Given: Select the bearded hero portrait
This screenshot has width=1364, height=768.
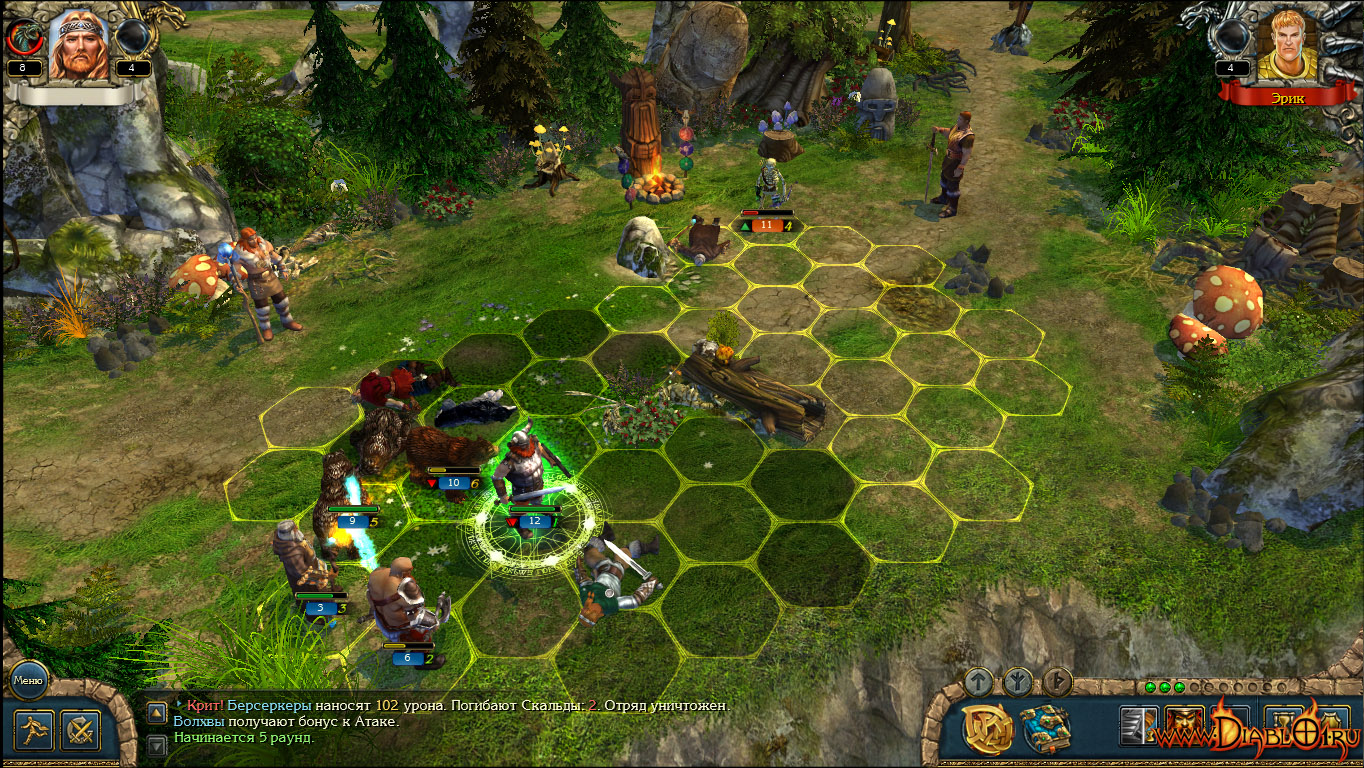Looking at the screenshot, I should click(x=79, y=45).
